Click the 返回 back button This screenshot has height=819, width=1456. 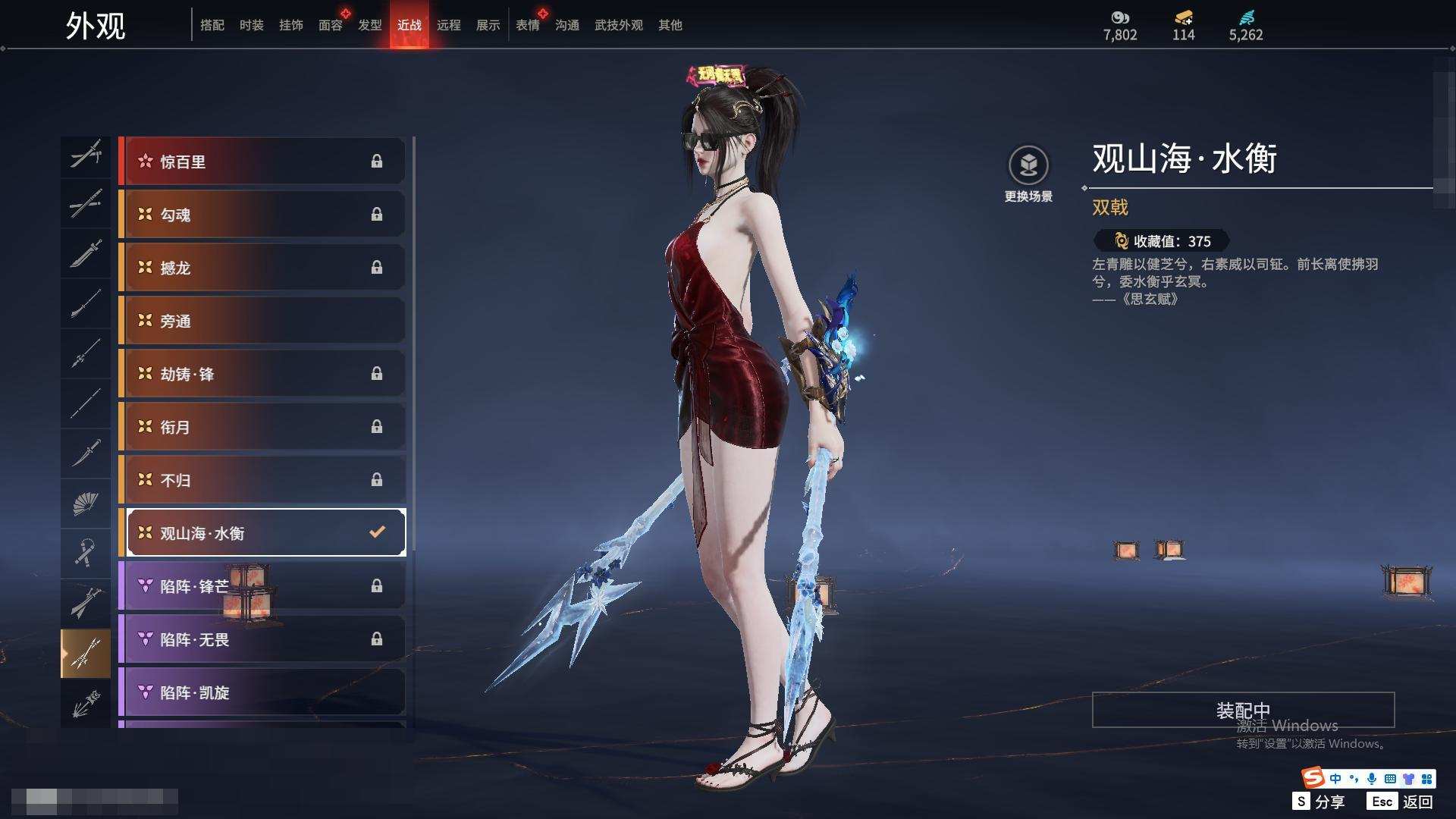(1401, 802)
